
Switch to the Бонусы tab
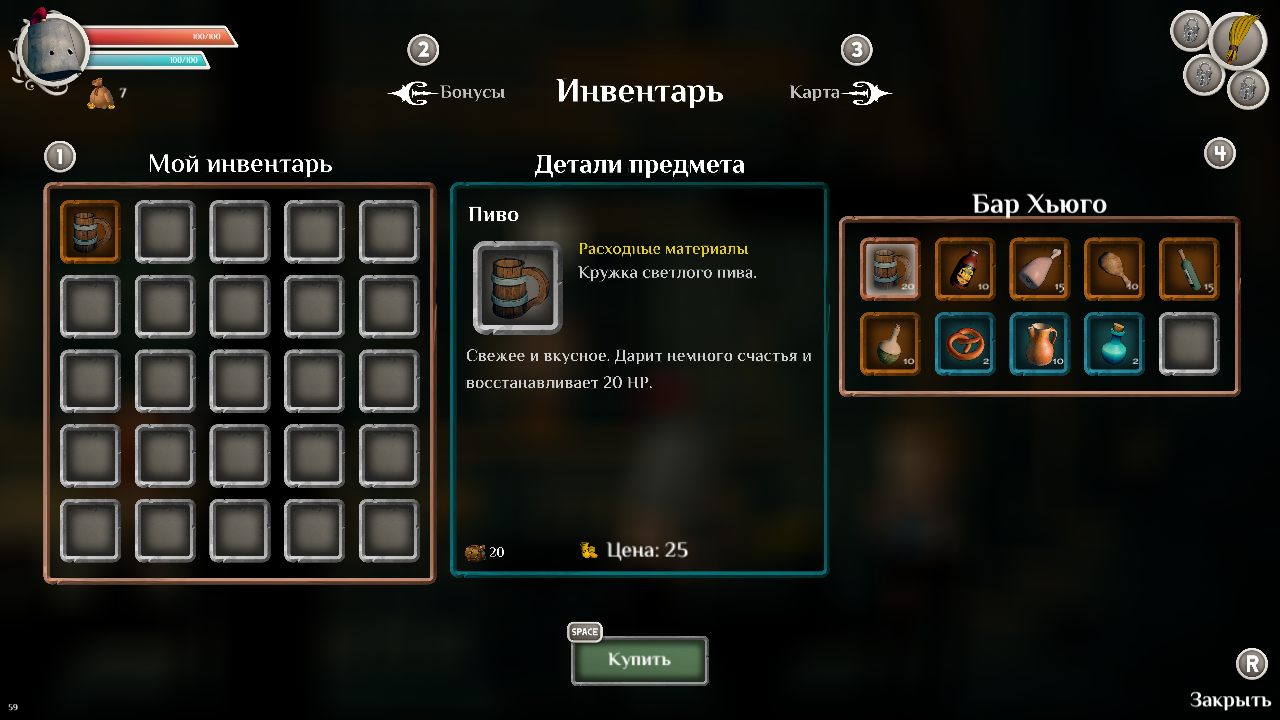pos(471,91)
